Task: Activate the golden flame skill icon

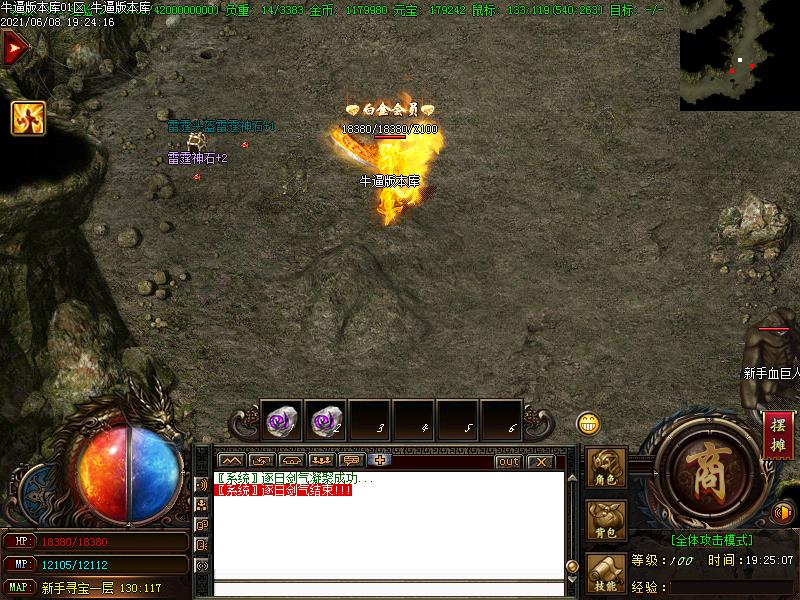Action: [27, 118]
